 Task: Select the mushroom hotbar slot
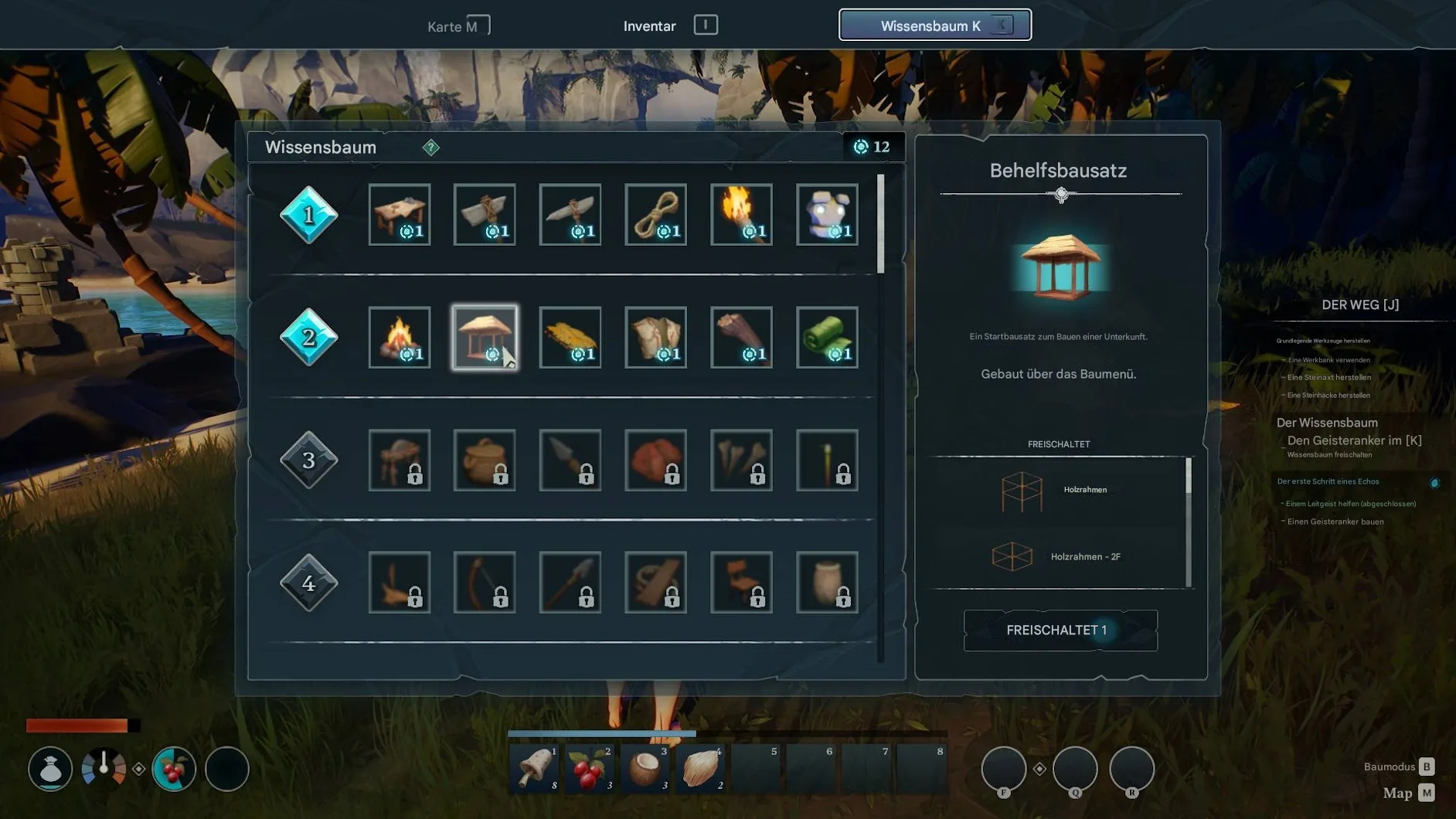[535, 769]
